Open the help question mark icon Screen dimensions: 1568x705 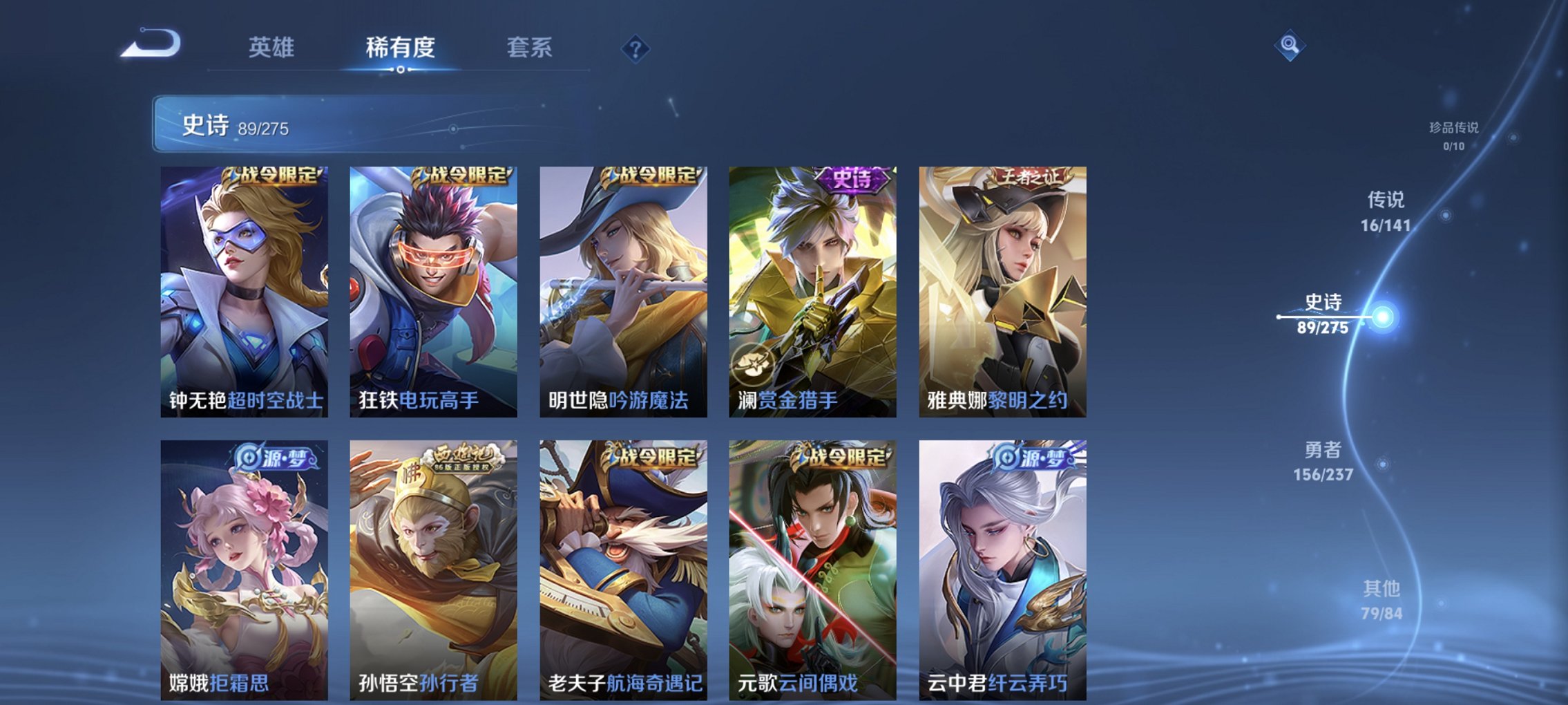(636, 47)
